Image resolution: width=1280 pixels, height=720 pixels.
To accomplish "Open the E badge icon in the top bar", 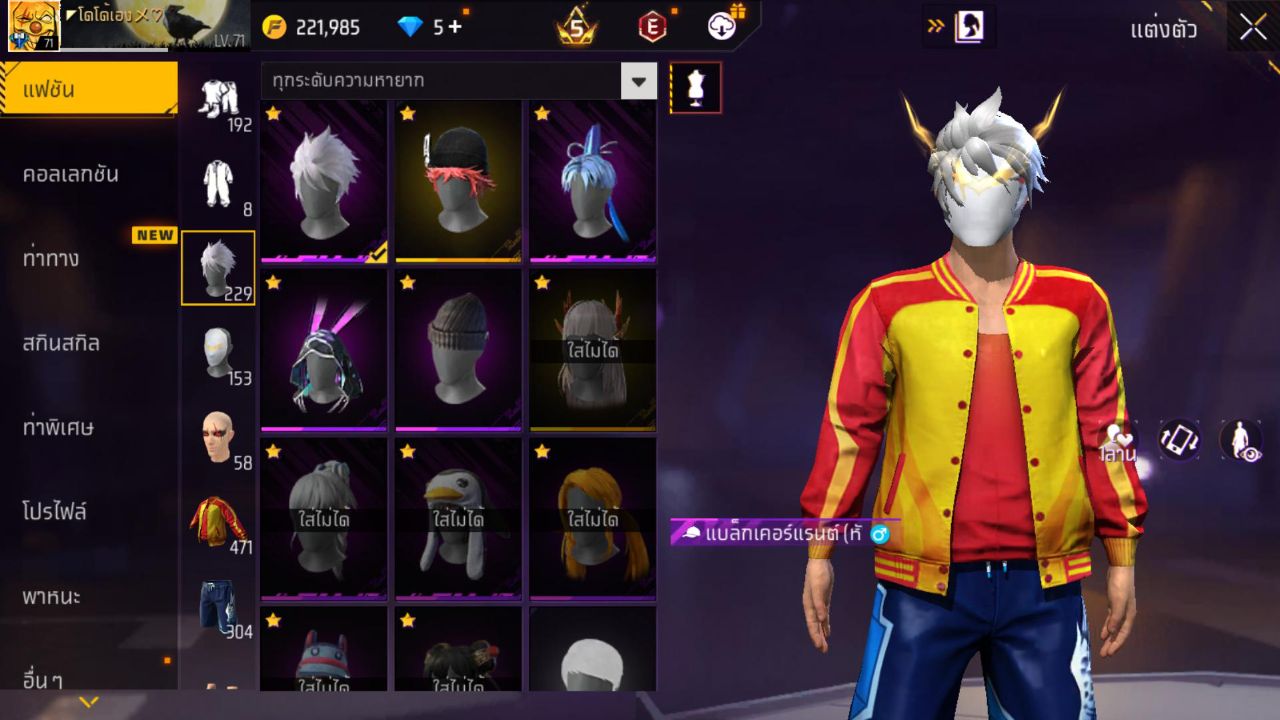I will 652,27.
